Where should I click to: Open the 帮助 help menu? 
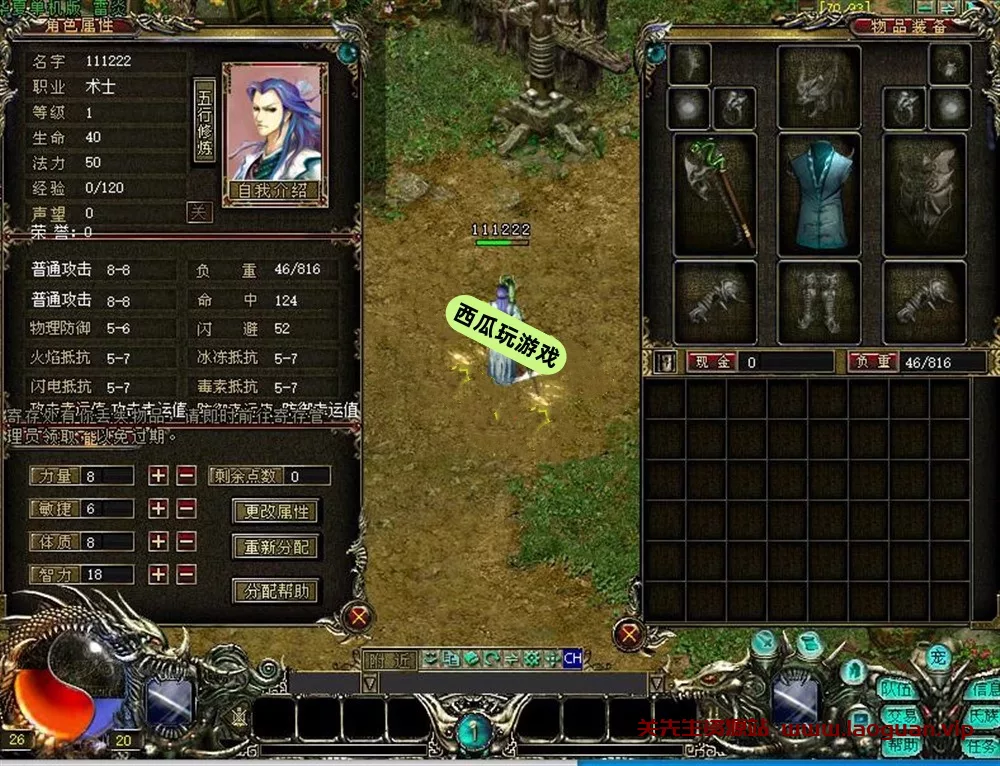[x=901, y=745]
